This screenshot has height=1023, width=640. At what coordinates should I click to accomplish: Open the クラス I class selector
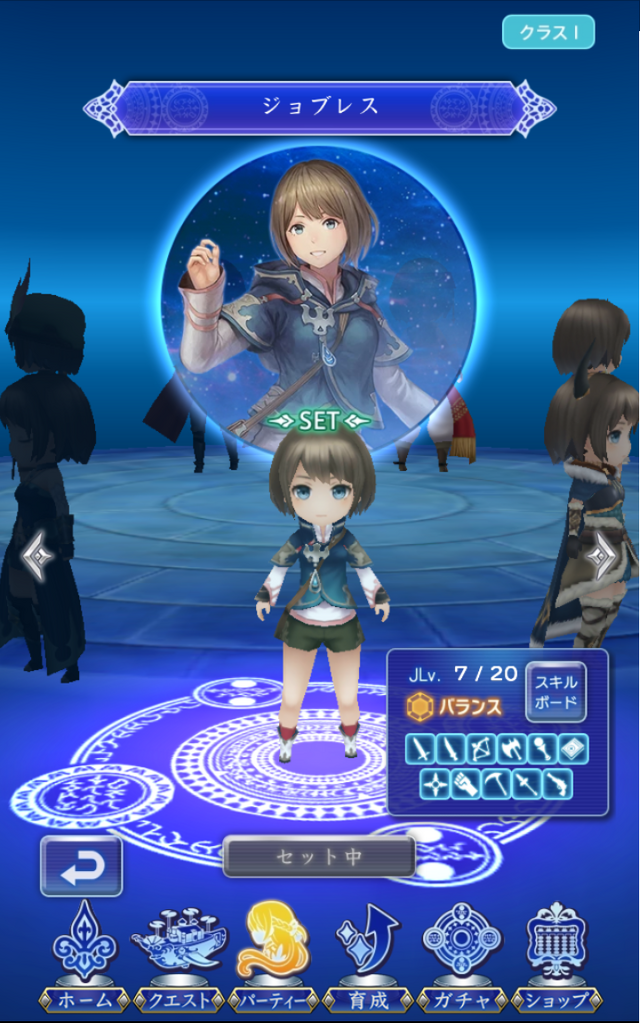coord(548,32)
